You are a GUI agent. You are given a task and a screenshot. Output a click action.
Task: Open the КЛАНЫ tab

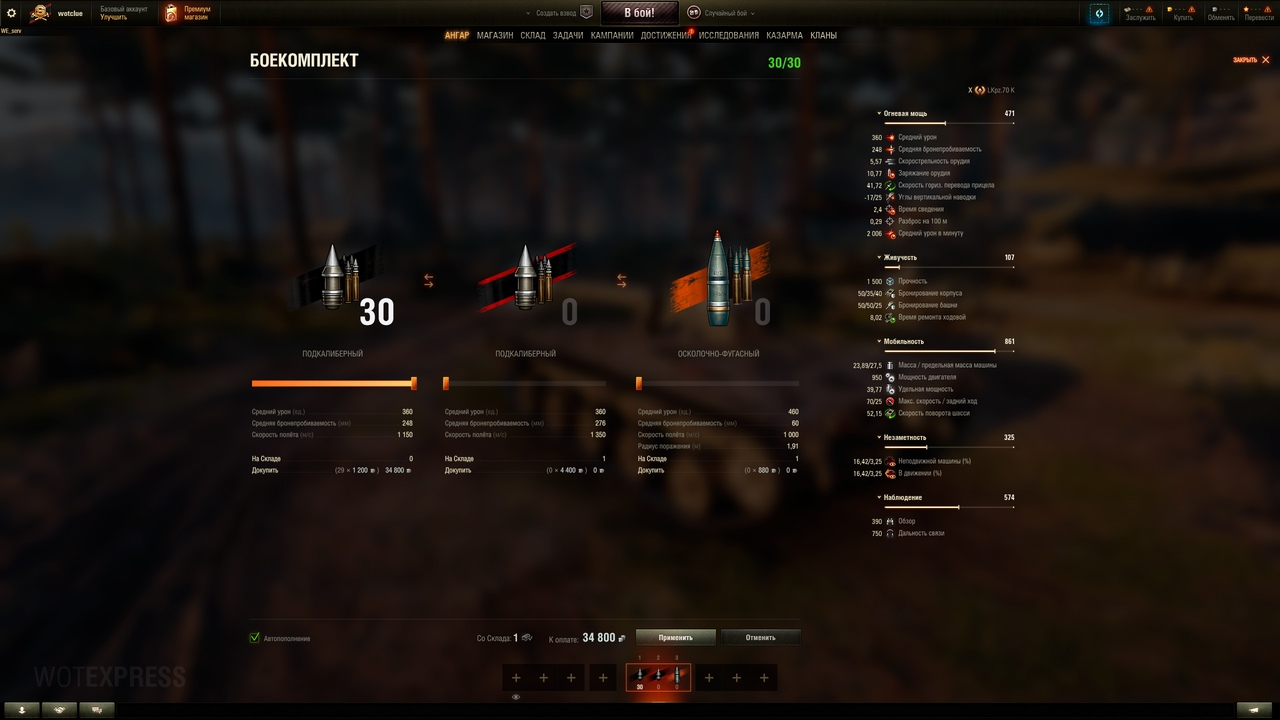pos(823,35)
